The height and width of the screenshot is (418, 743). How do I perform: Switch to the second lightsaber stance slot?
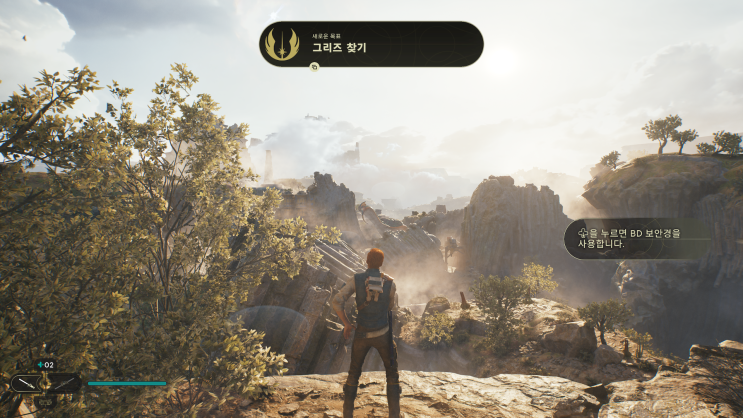pyautogui.click(x=62, y=383)
